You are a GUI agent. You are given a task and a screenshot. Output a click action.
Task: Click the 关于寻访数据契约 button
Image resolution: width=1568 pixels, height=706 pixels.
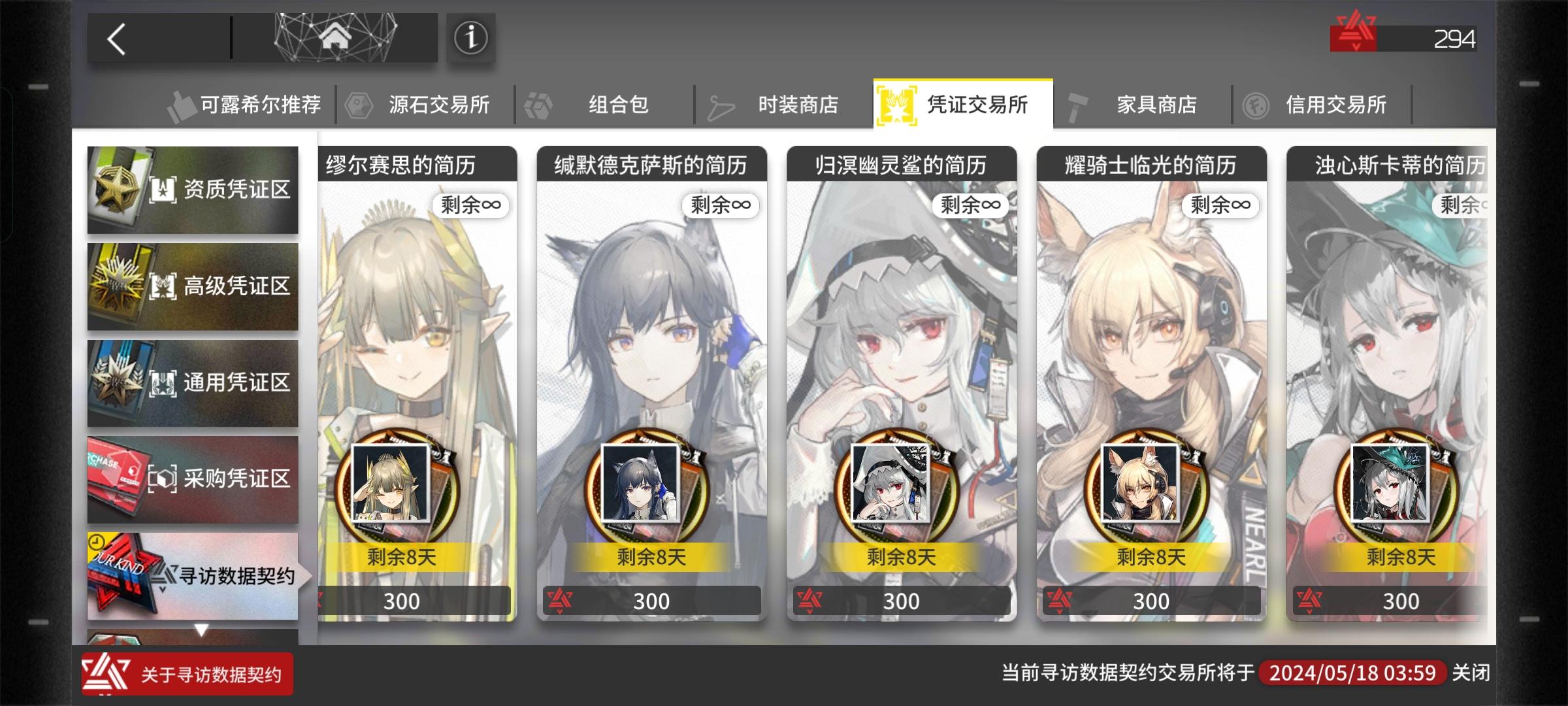click(x=189, y=675)
